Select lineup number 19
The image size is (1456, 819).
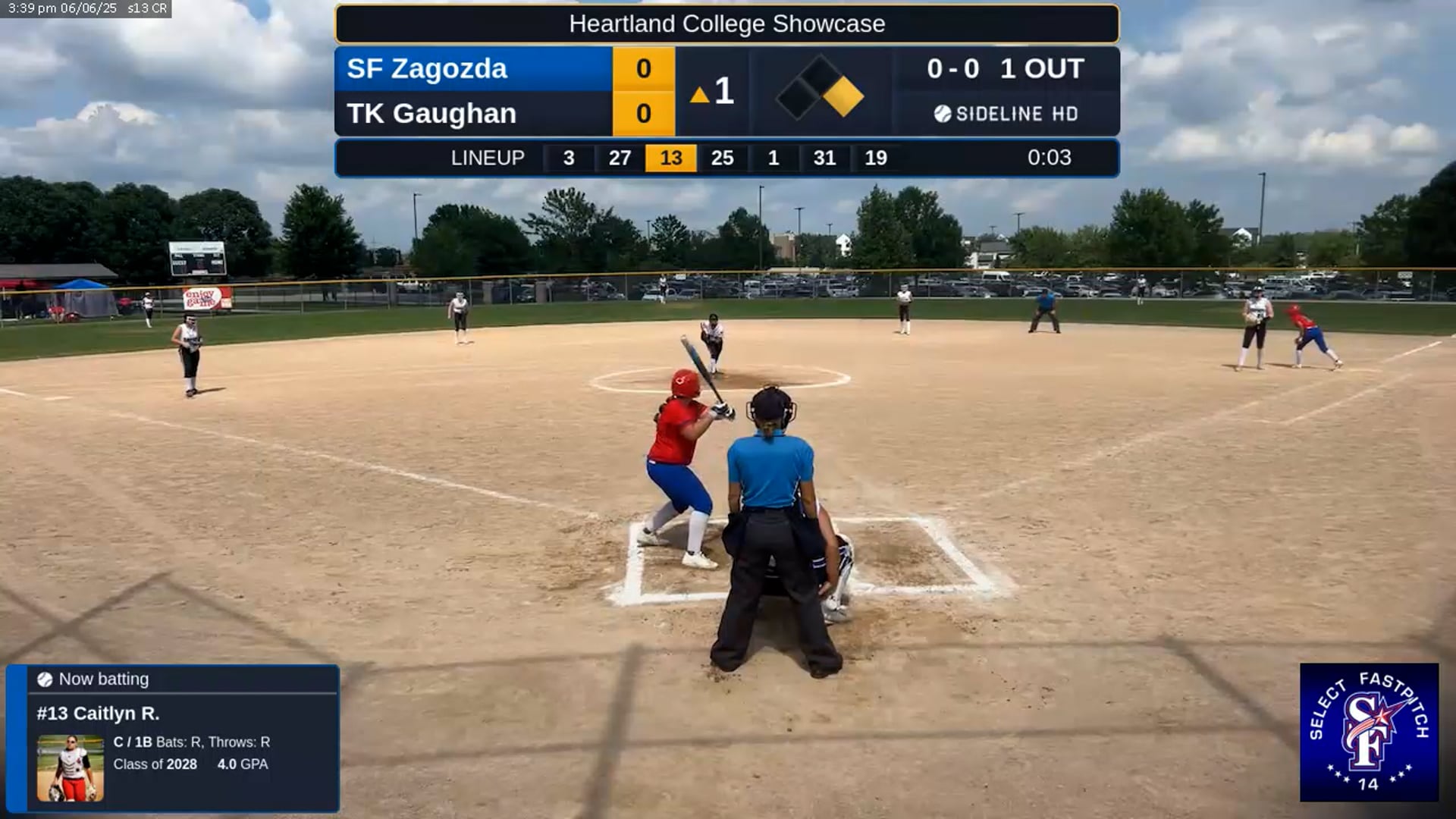[x=876, y=158]
